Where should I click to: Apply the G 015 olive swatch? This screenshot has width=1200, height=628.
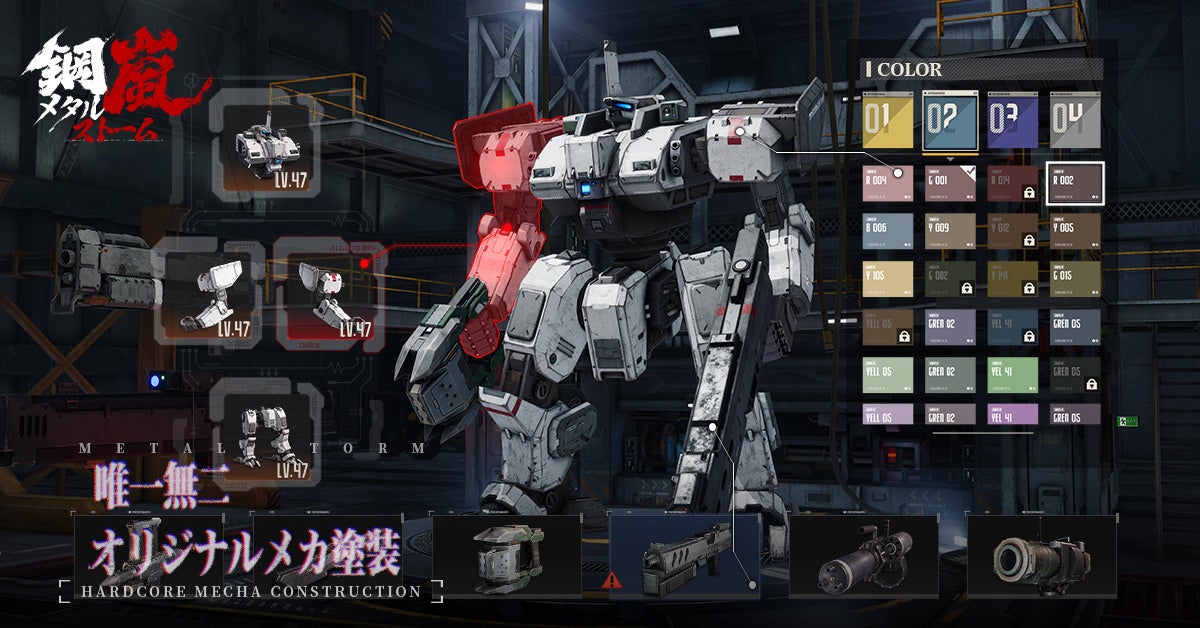[x=1075, y=278]
